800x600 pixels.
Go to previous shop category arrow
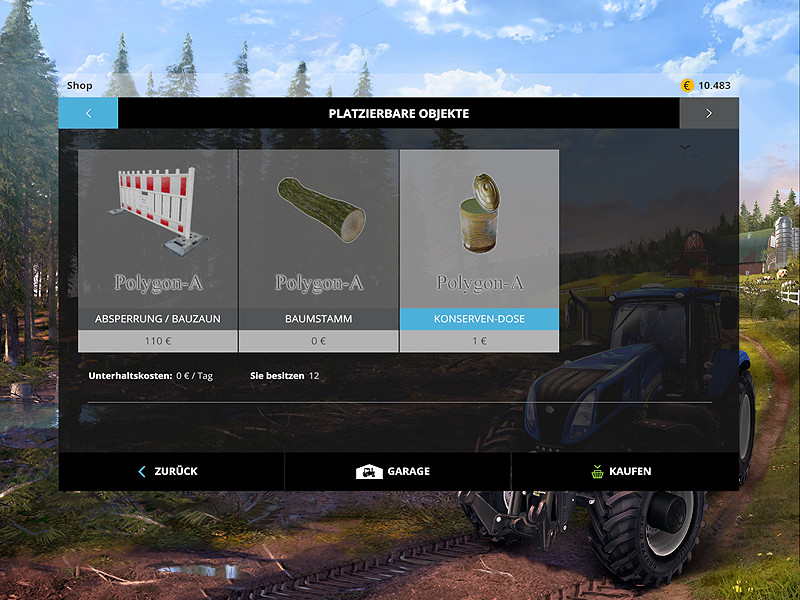pyautogui.click(x=88, y=113)
